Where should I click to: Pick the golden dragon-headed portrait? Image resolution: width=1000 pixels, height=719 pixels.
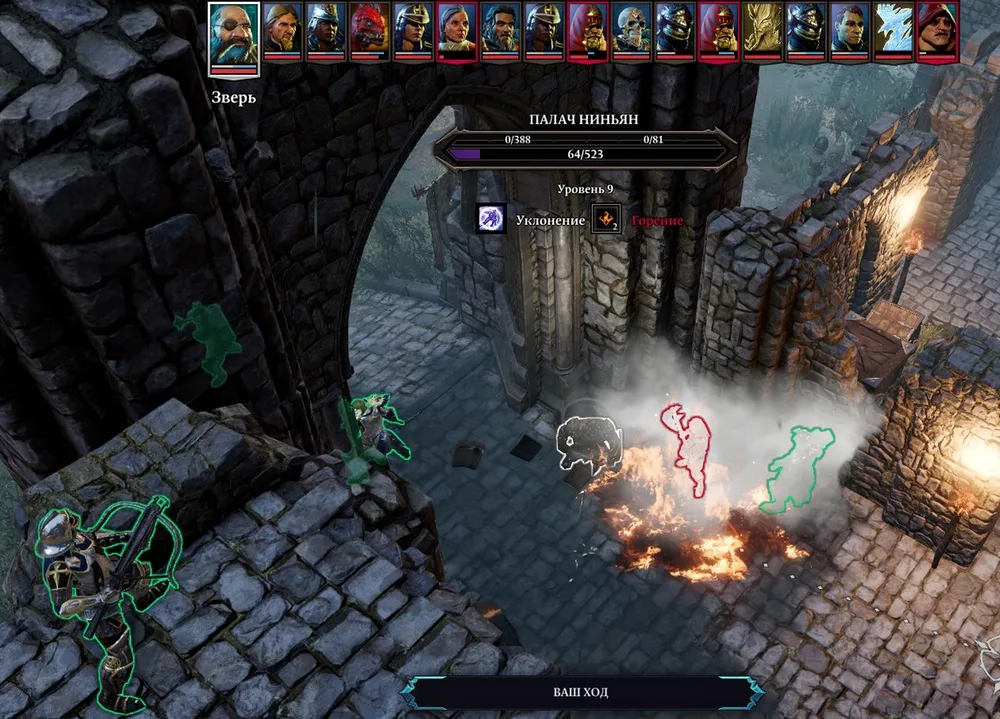(x=763, y=30)
